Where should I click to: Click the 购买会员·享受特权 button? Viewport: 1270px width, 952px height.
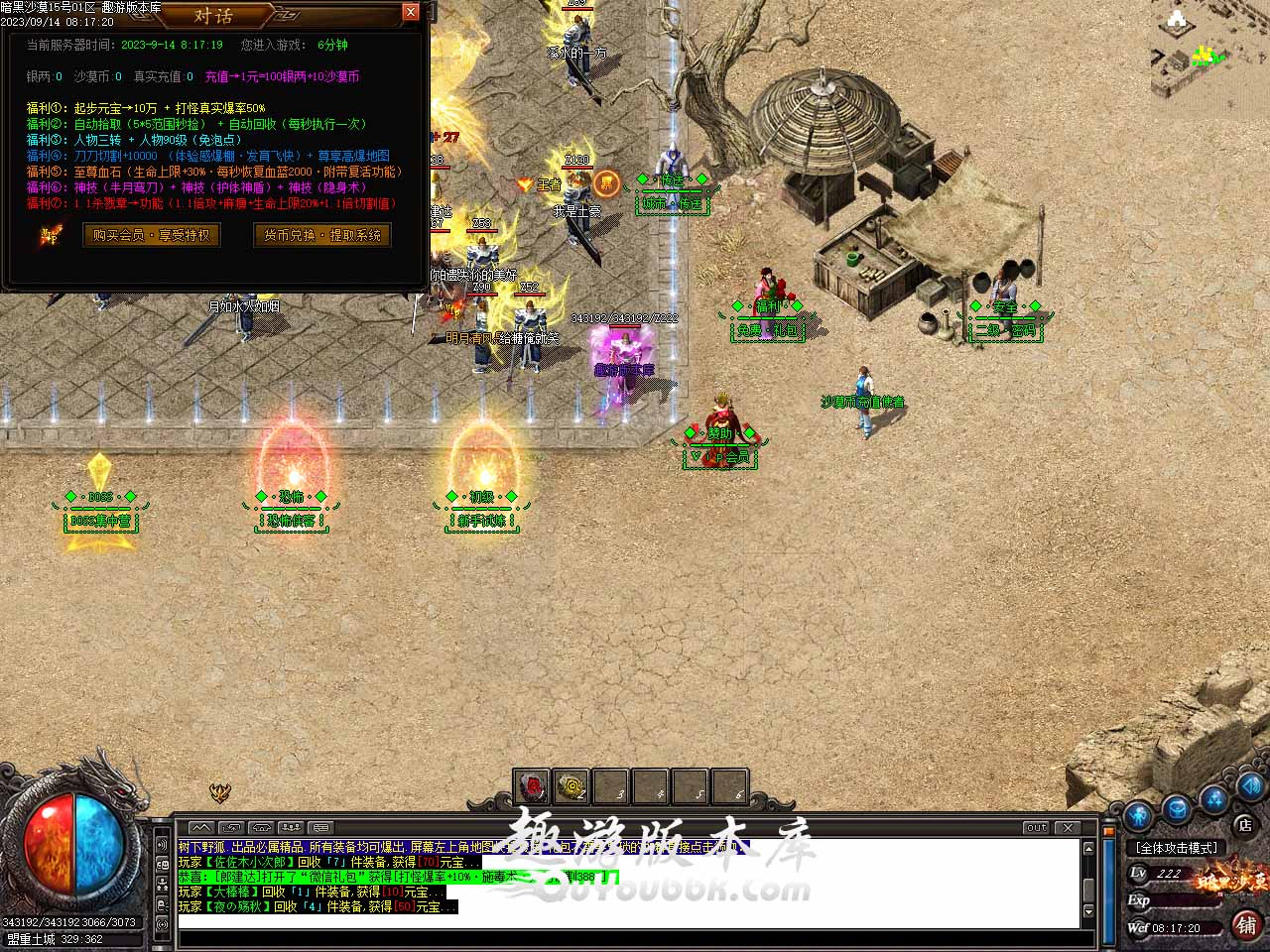click(x=152, y=235)
